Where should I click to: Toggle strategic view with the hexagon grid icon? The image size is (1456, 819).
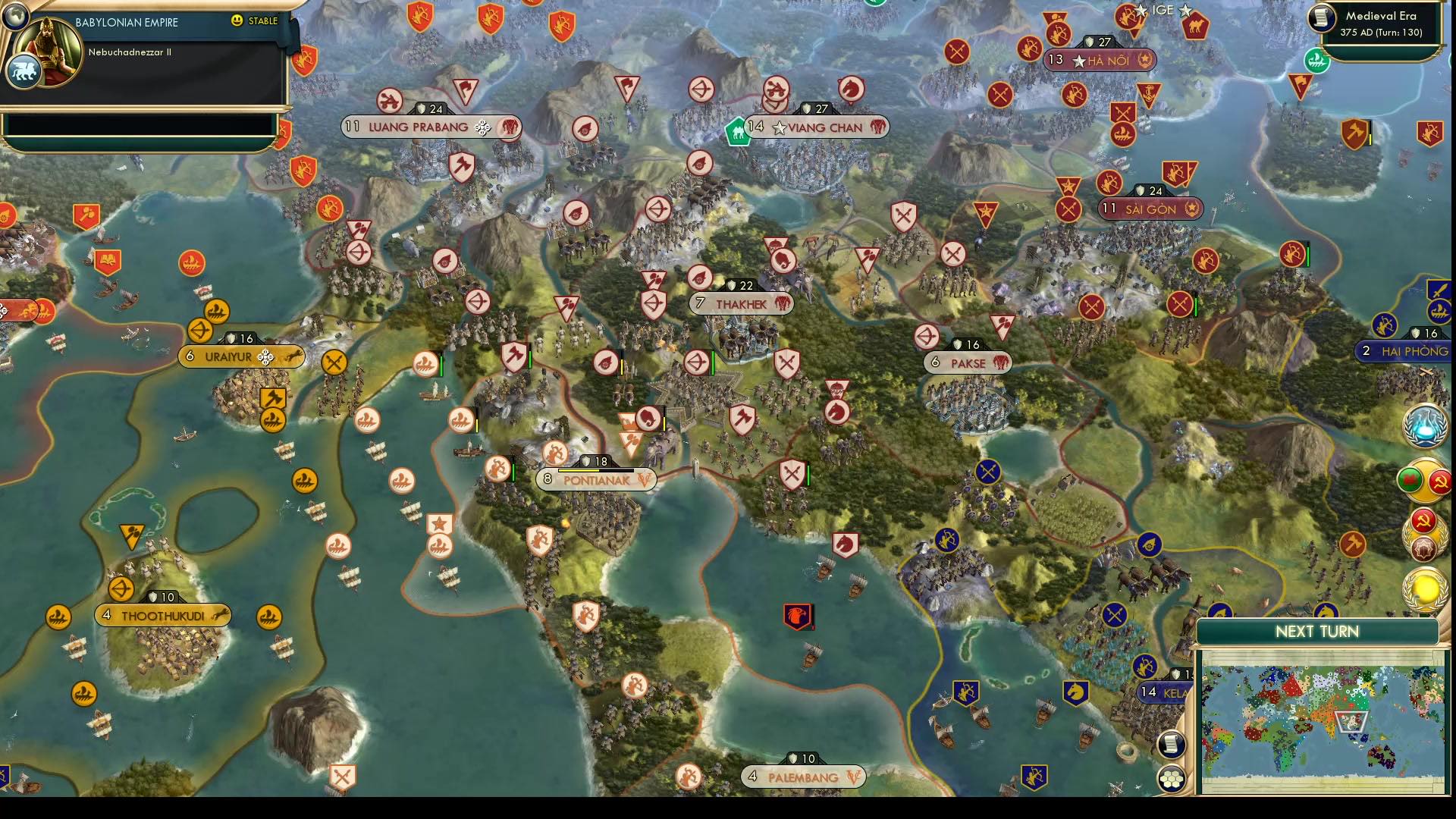point(1172,778)
